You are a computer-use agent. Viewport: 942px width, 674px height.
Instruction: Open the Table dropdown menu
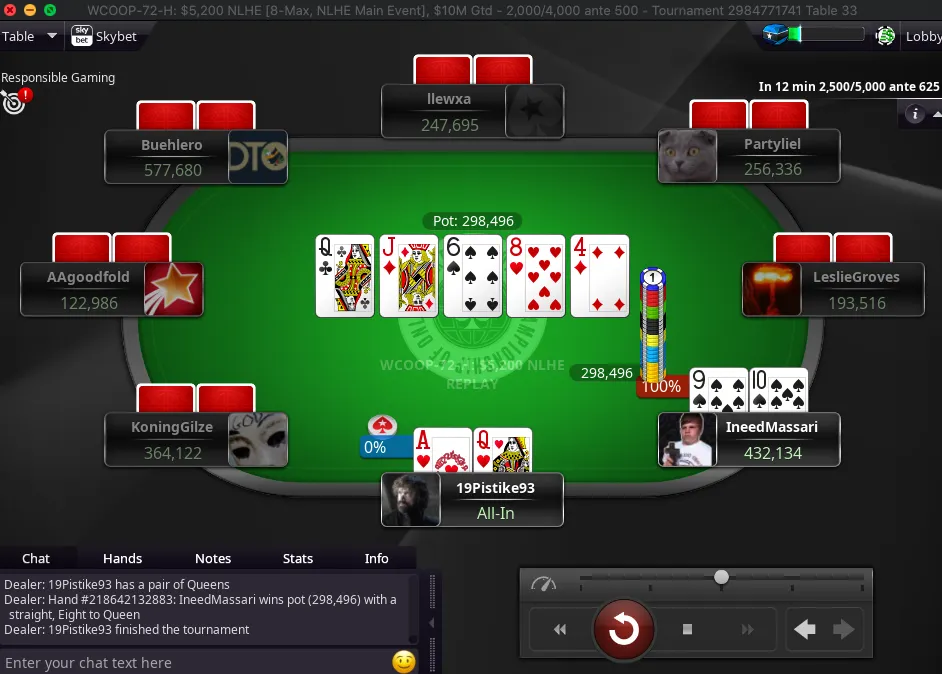(x=30, y=37)
